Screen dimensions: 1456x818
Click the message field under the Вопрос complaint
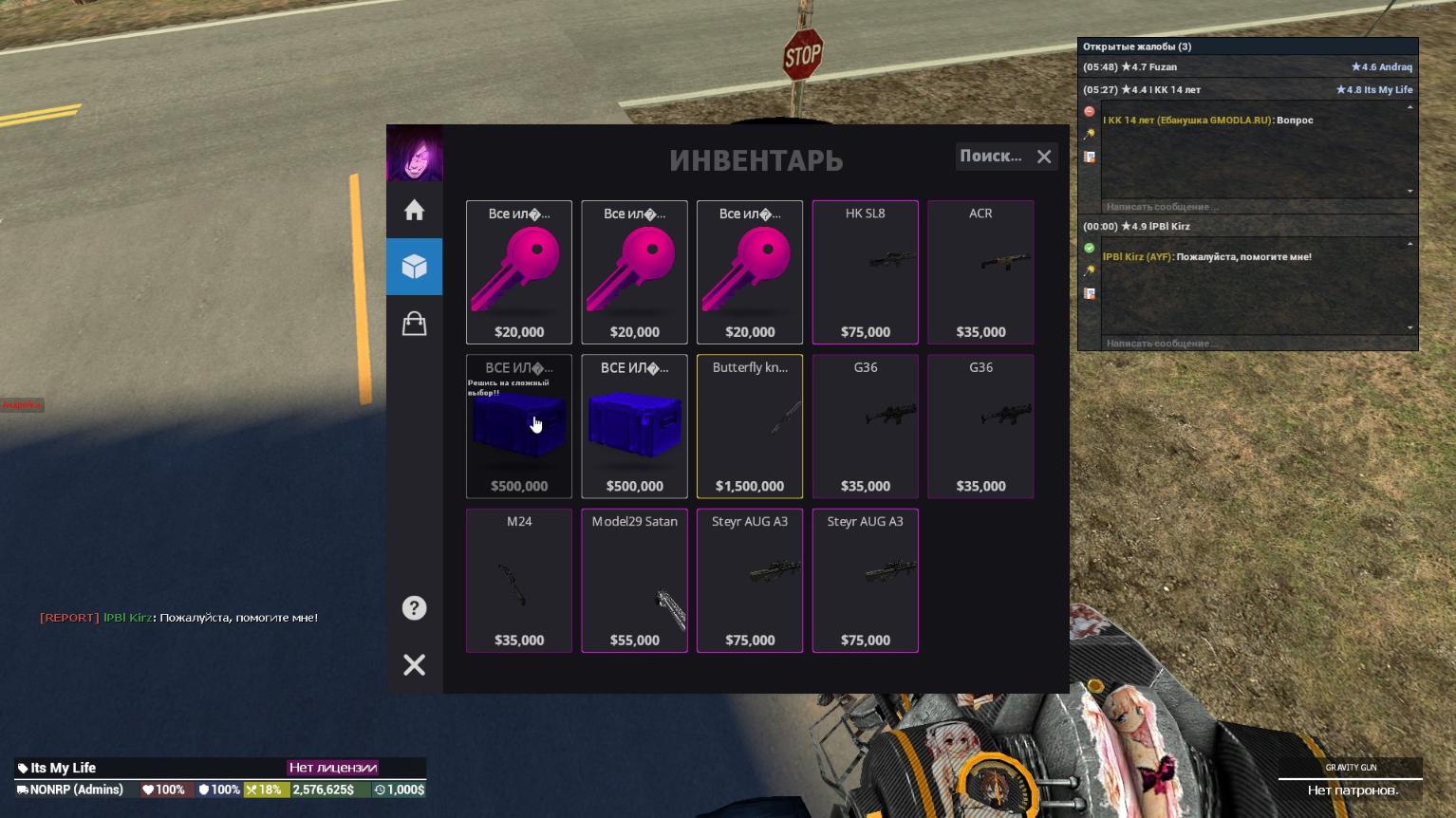click(1253, 207)
